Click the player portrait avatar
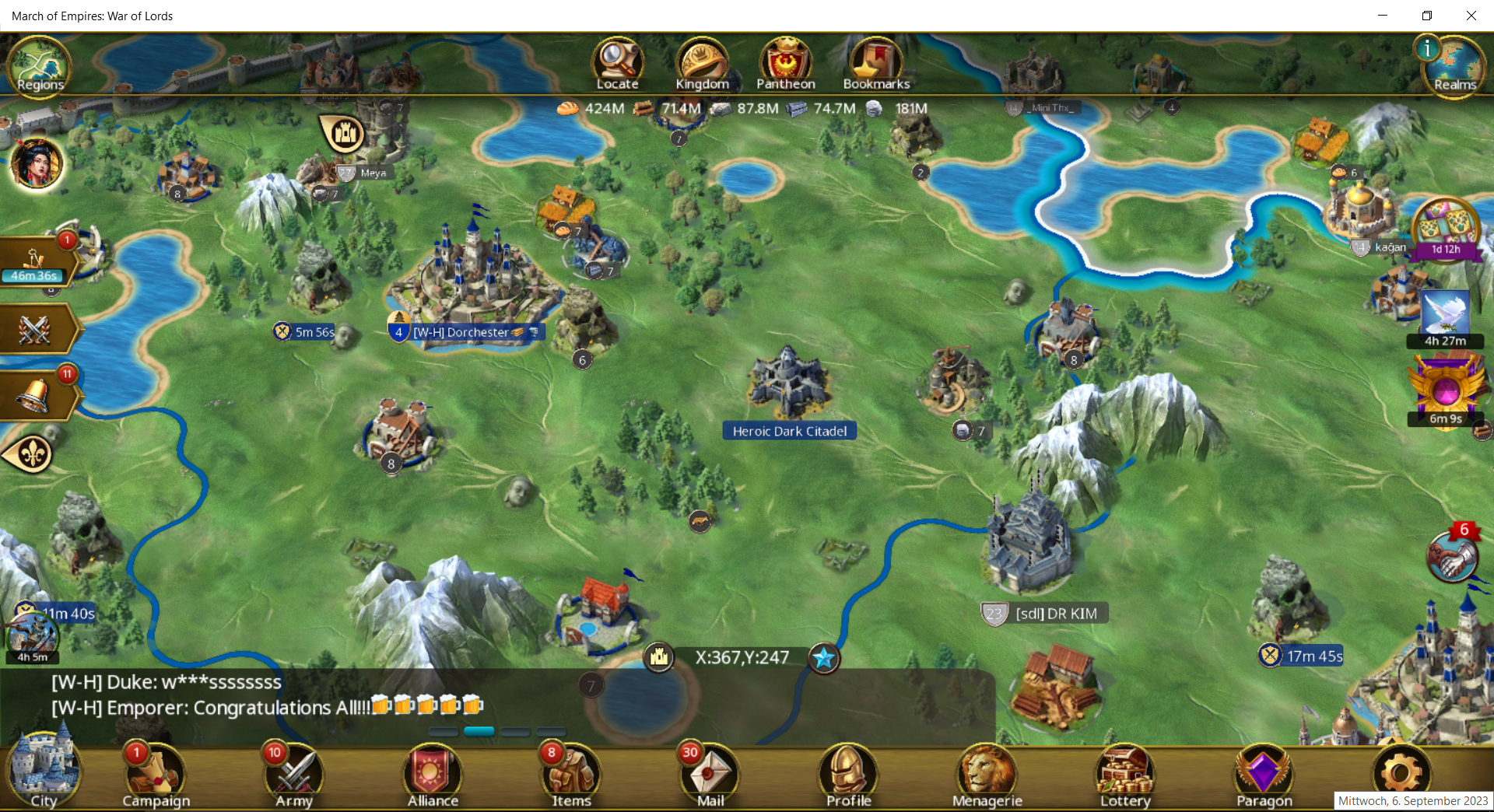1494x812 pixels. coord(37,164)
